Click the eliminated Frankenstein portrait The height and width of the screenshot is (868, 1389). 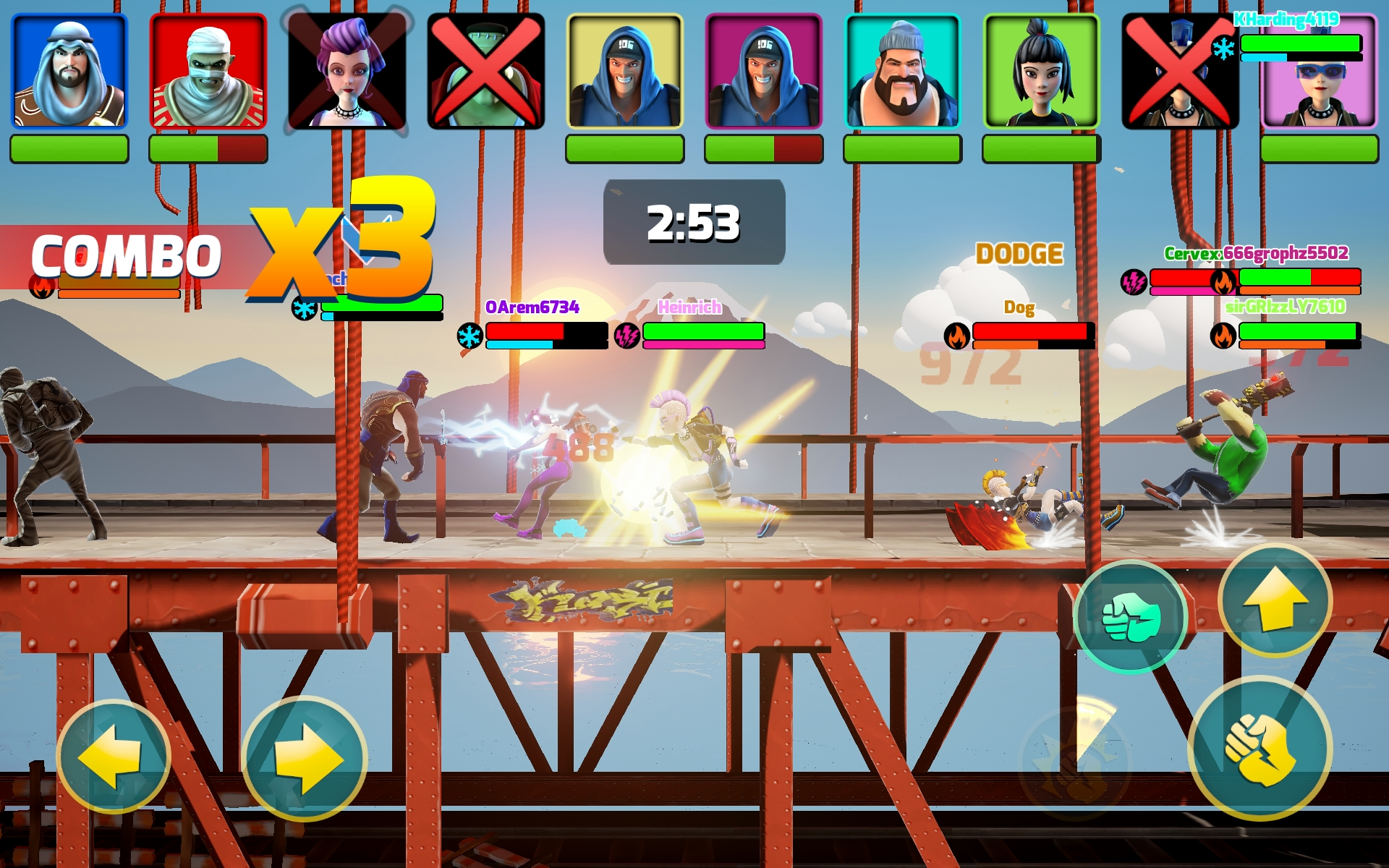point(486,70)
